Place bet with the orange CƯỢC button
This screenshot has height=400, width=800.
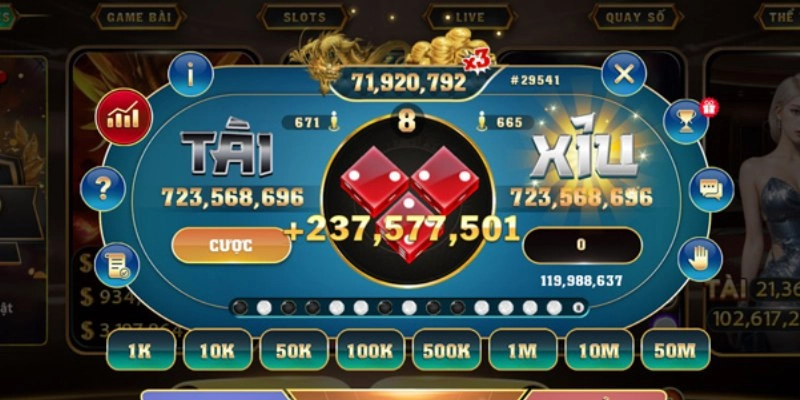coord(230,244)
